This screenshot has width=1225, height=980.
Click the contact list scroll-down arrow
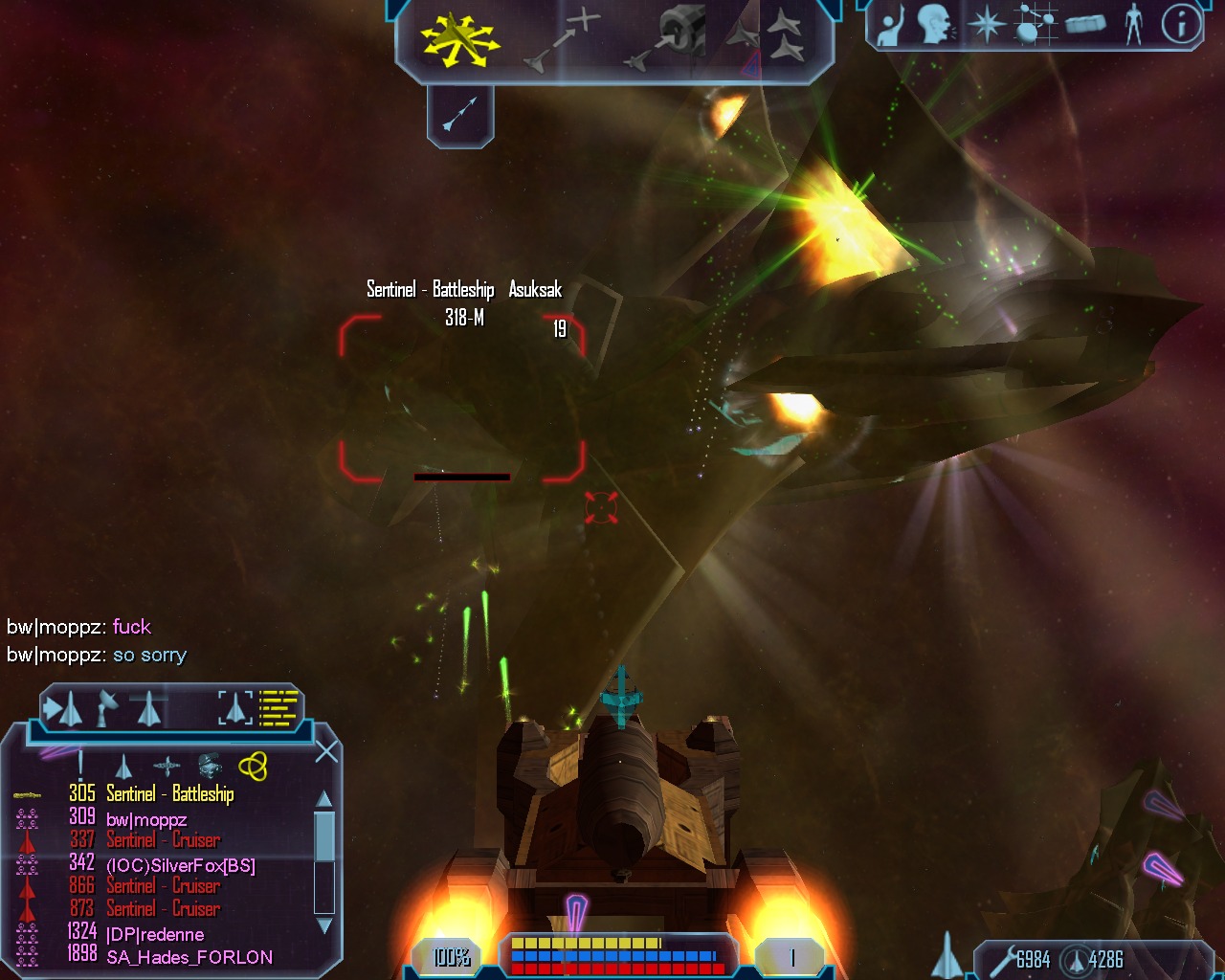[x=324, y=925]
